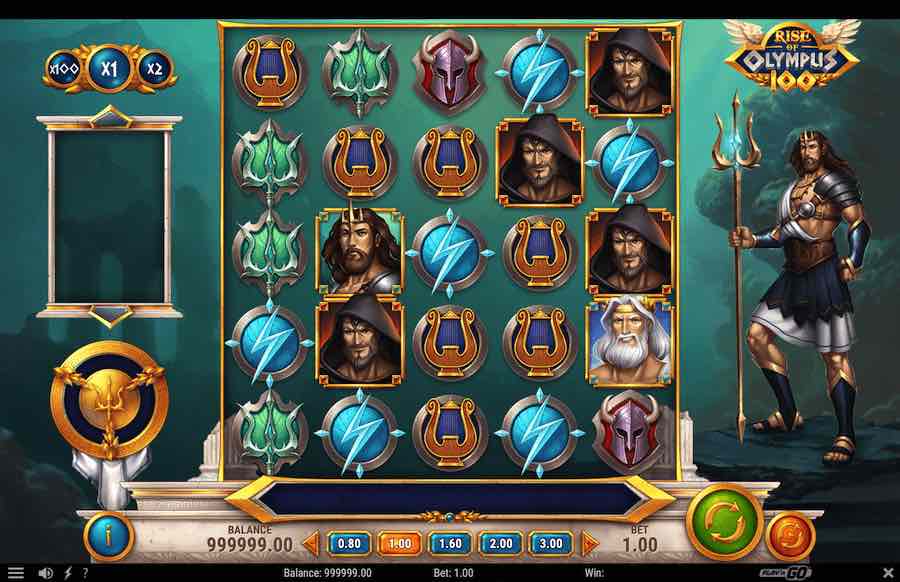Select the 3.00 bet value
Viewport: 900px width, 582px height.
click(551, 543)
